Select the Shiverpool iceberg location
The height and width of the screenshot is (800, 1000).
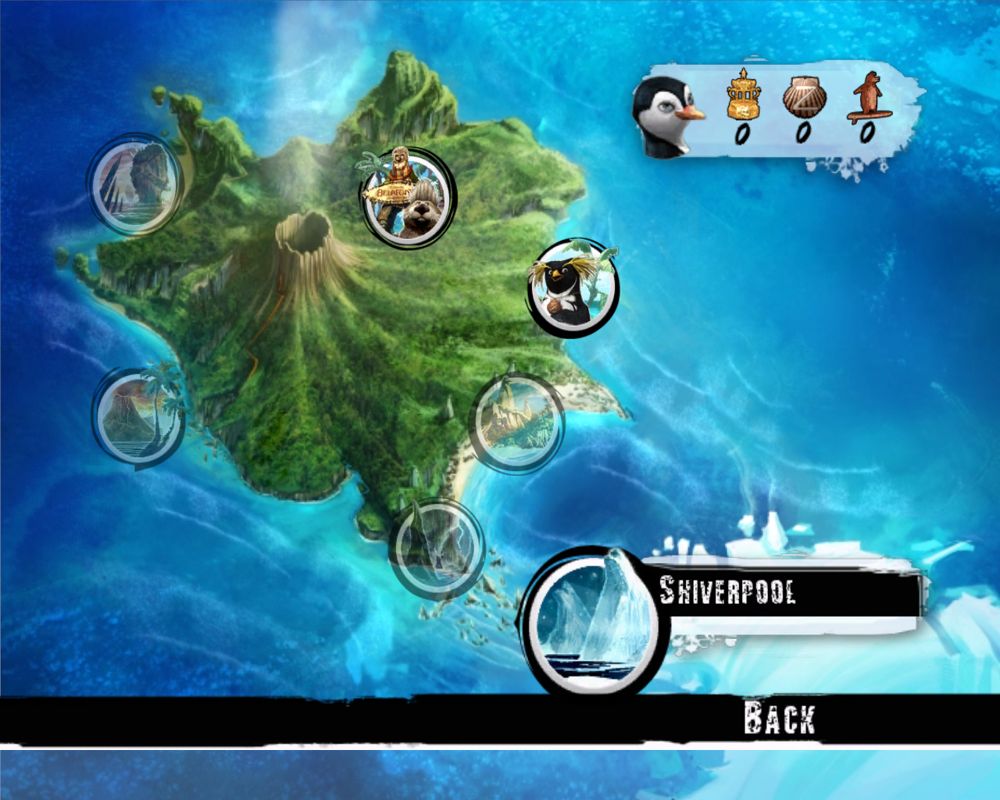[x=592, y=618]
